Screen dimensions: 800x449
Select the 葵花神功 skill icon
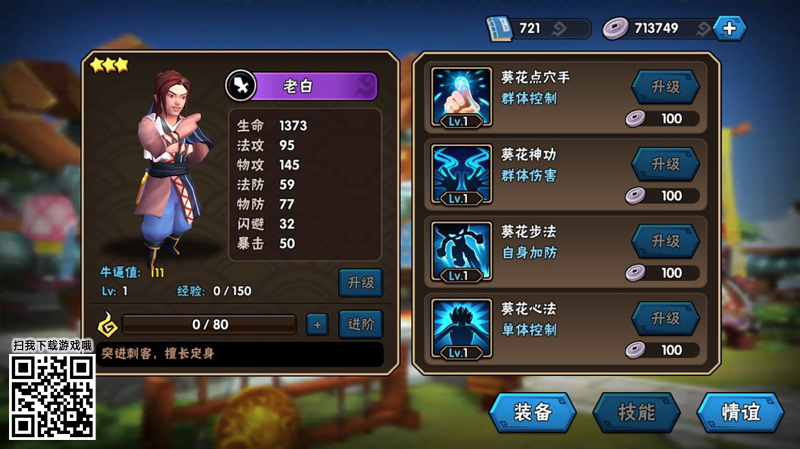[x=462, y=173]
